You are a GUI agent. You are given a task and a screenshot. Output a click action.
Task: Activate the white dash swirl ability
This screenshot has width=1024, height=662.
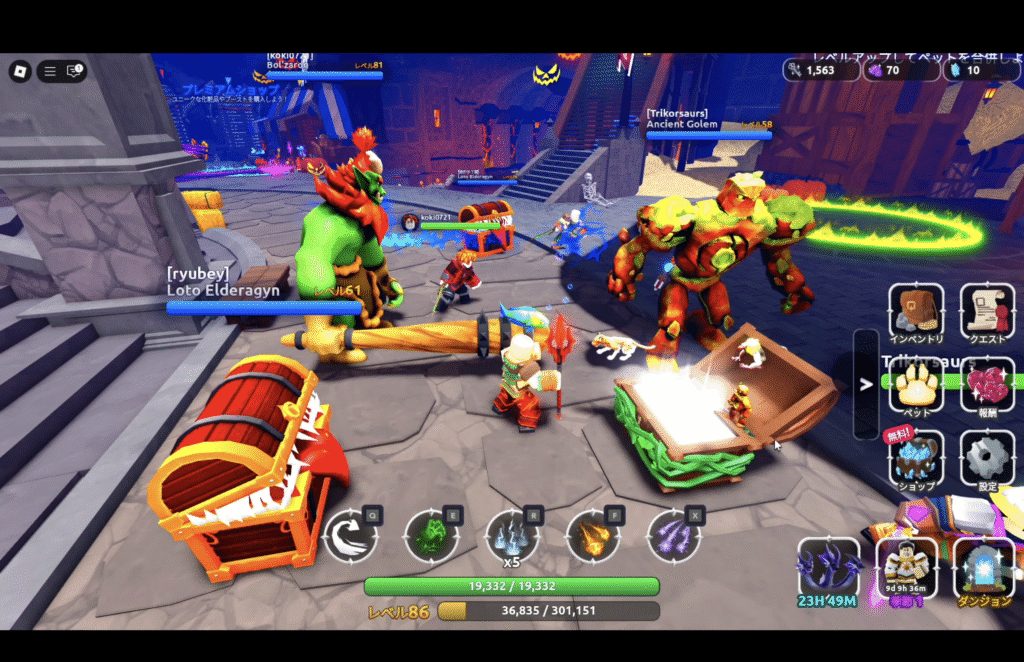click(x=351, y=535)
